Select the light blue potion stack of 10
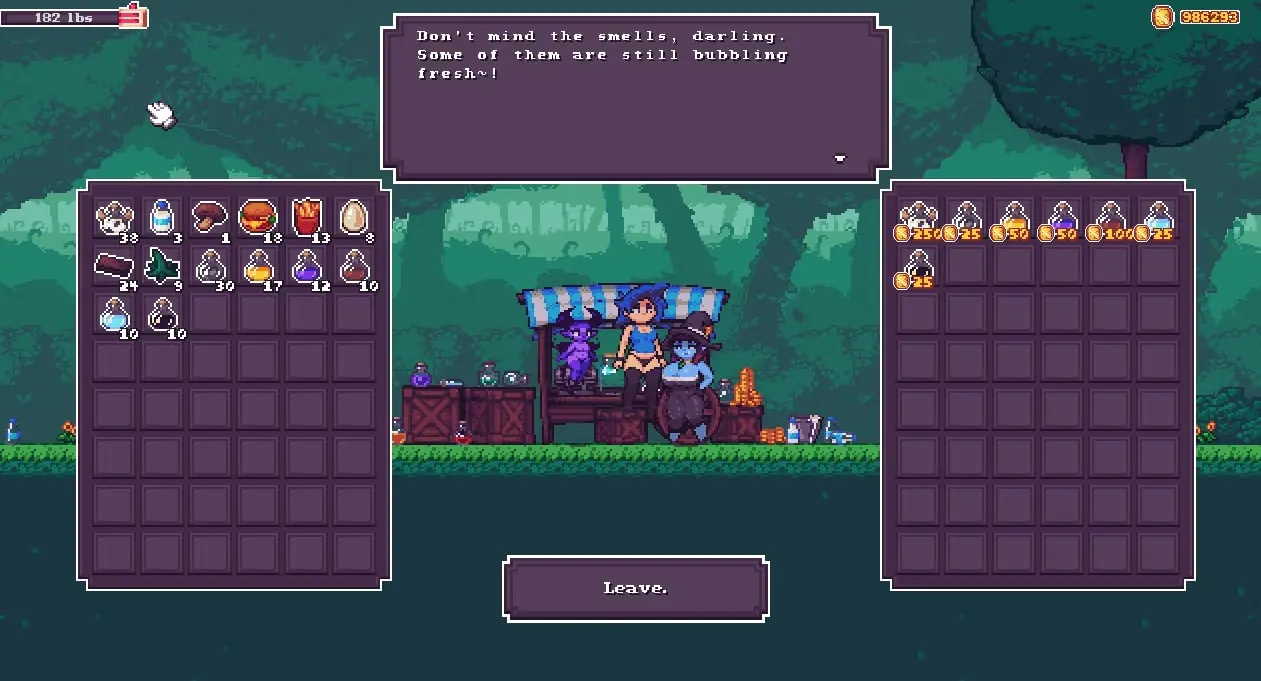 tap(114, 315)
